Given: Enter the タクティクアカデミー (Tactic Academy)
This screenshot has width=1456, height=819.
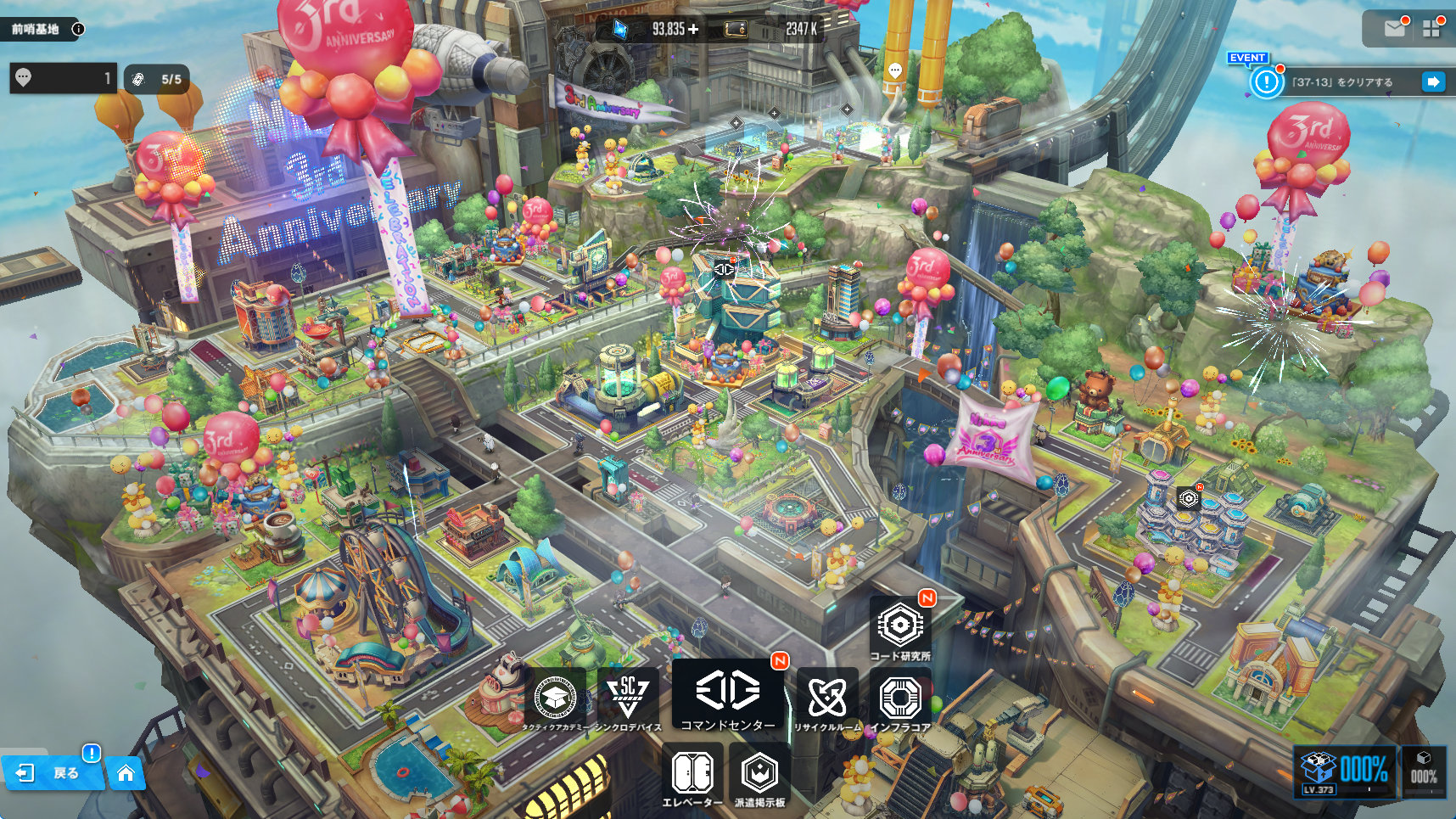Looking at the screenshot, I should click(x=556, y=700).
